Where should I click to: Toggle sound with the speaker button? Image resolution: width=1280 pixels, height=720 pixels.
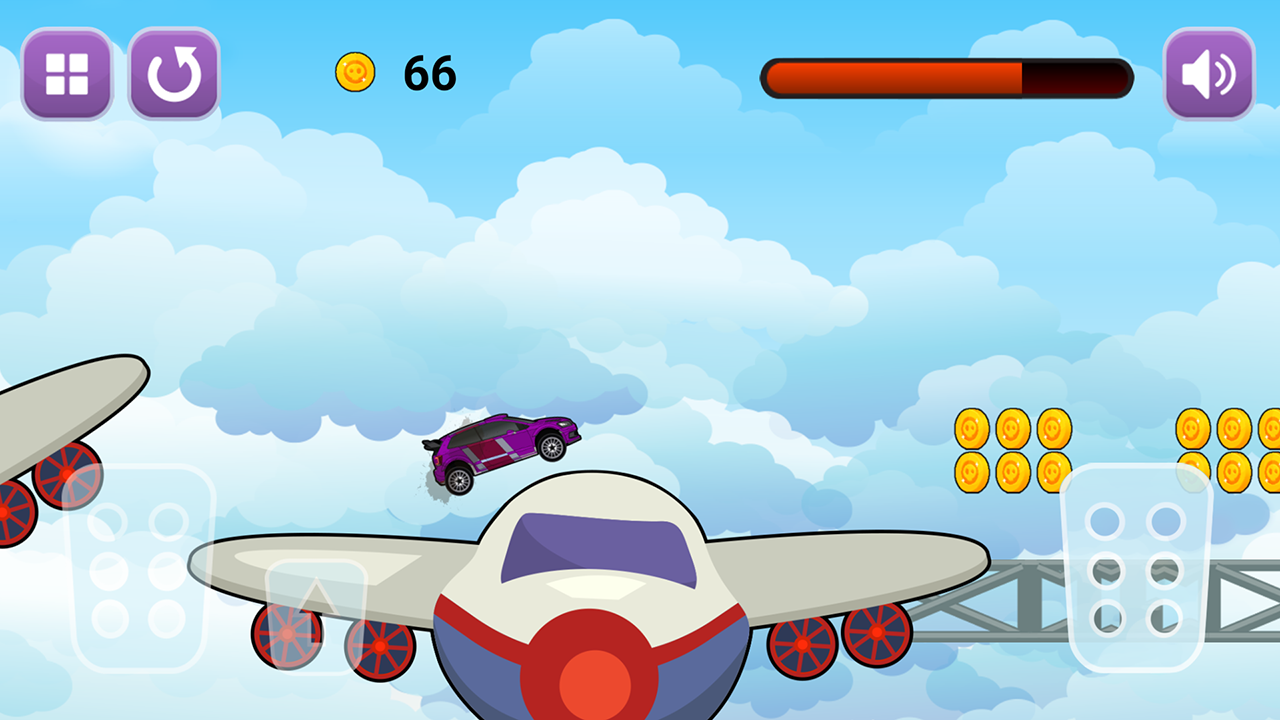tap(1209, 74)
